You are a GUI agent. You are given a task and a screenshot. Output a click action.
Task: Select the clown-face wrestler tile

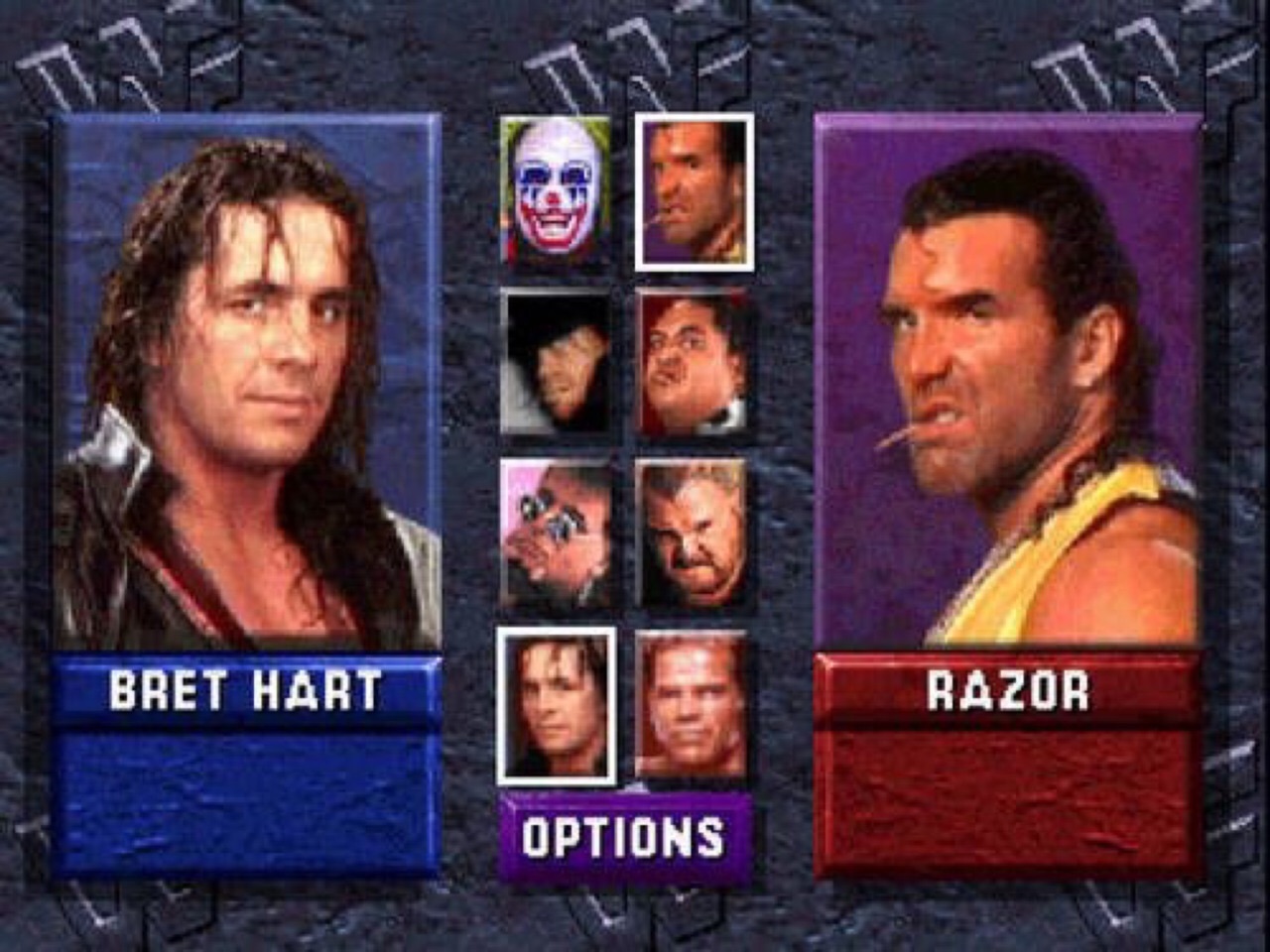555,190
